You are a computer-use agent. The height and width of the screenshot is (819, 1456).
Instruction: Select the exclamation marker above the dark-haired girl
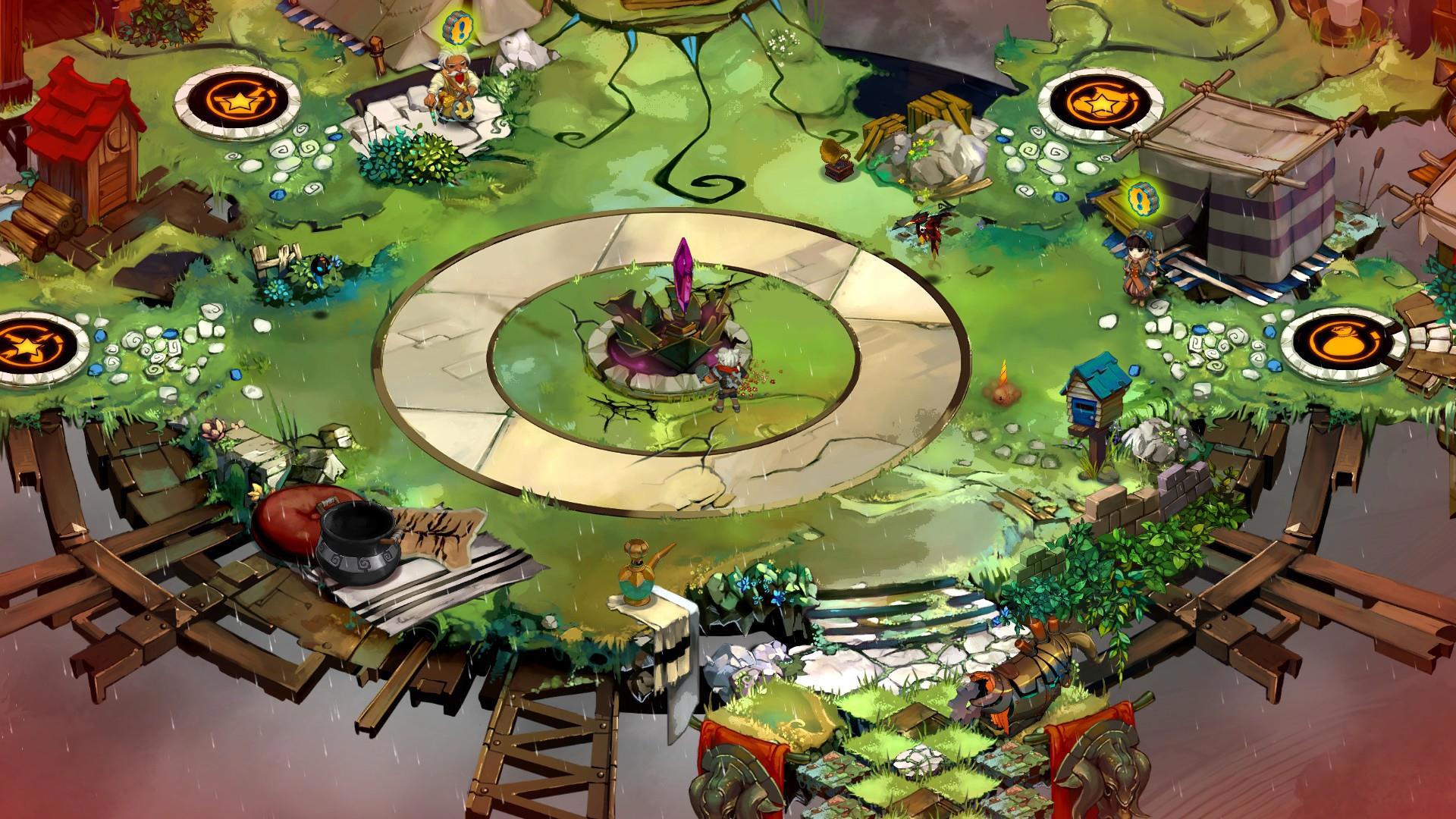(1139, 199)
